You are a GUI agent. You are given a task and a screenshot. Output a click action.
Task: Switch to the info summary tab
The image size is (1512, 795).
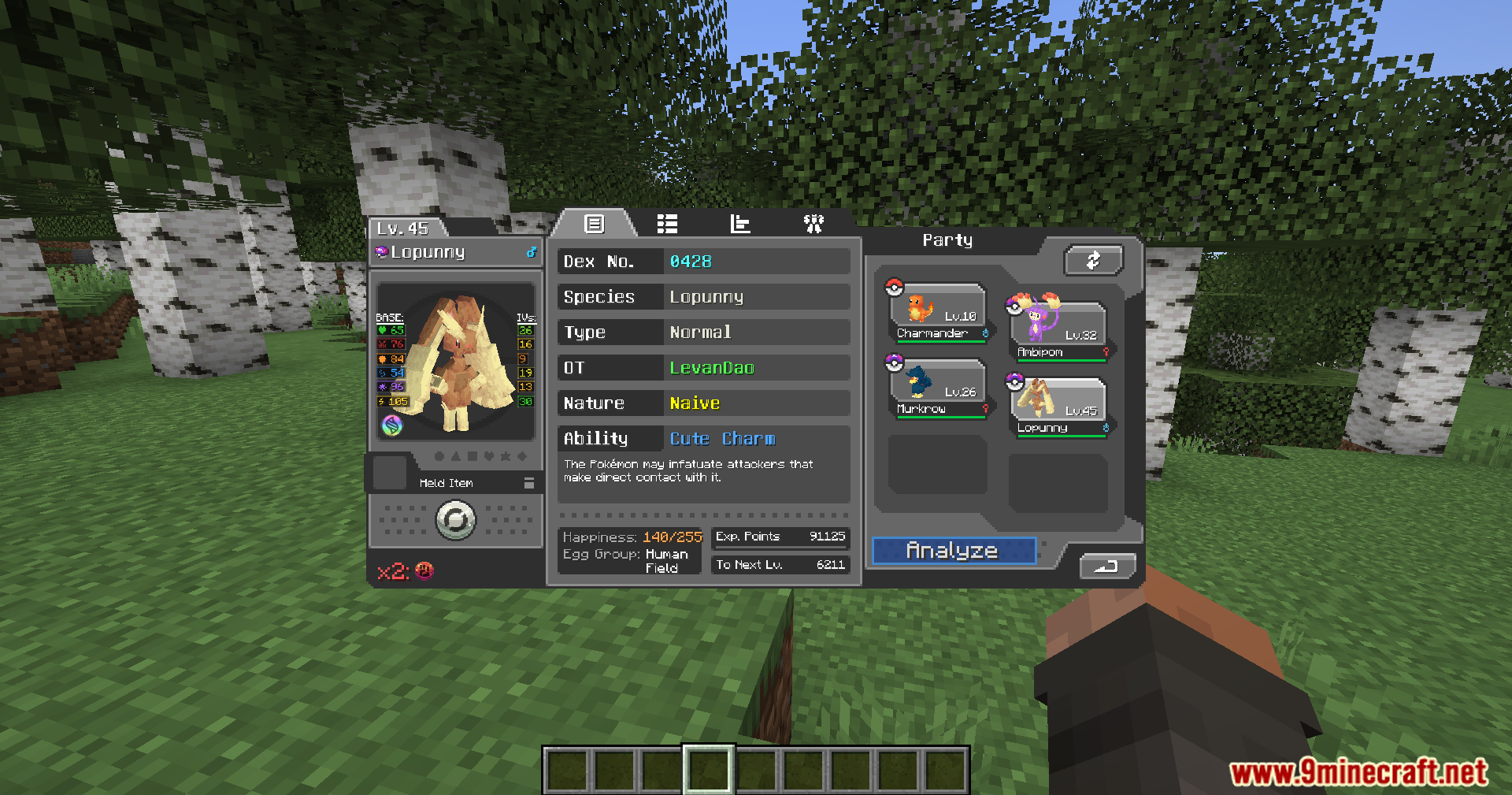tap(595, 225)
